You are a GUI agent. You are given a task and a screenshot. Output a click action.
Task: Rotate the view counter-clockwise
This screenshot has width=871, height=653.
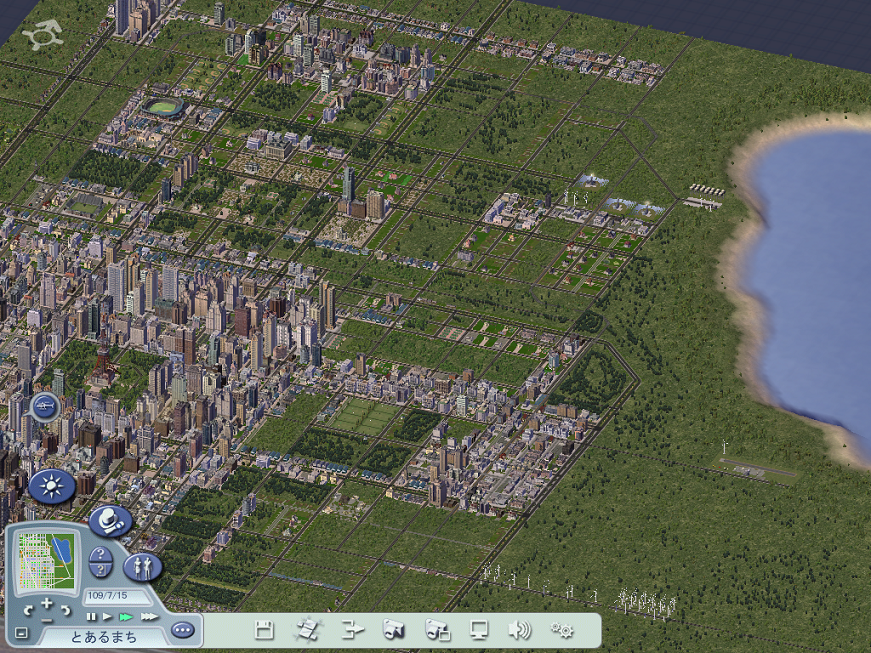pos(28,610)
